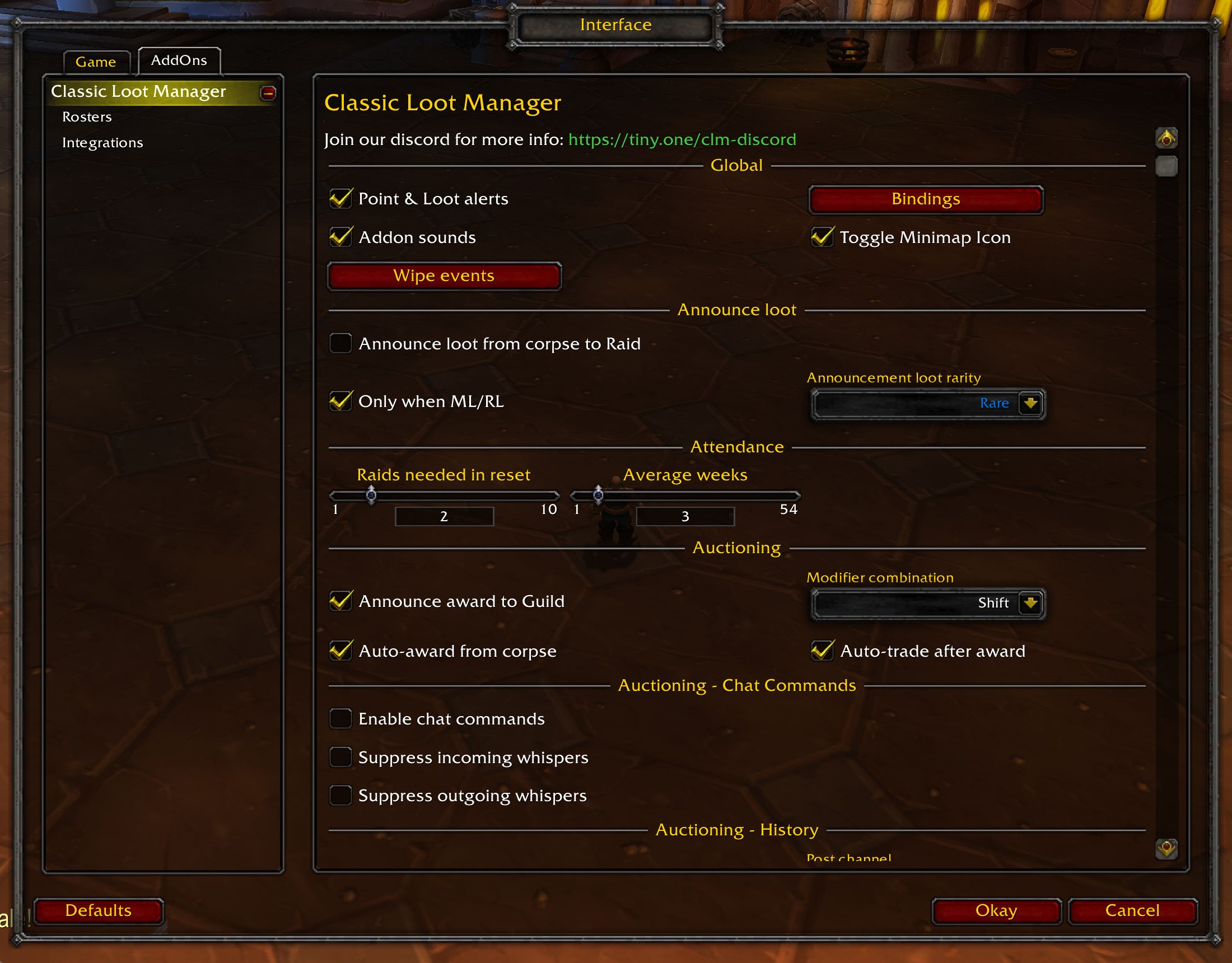Open the Integrations settings page
The width and height of the screenshot is (1232, 963).
[x=103, y=142]
